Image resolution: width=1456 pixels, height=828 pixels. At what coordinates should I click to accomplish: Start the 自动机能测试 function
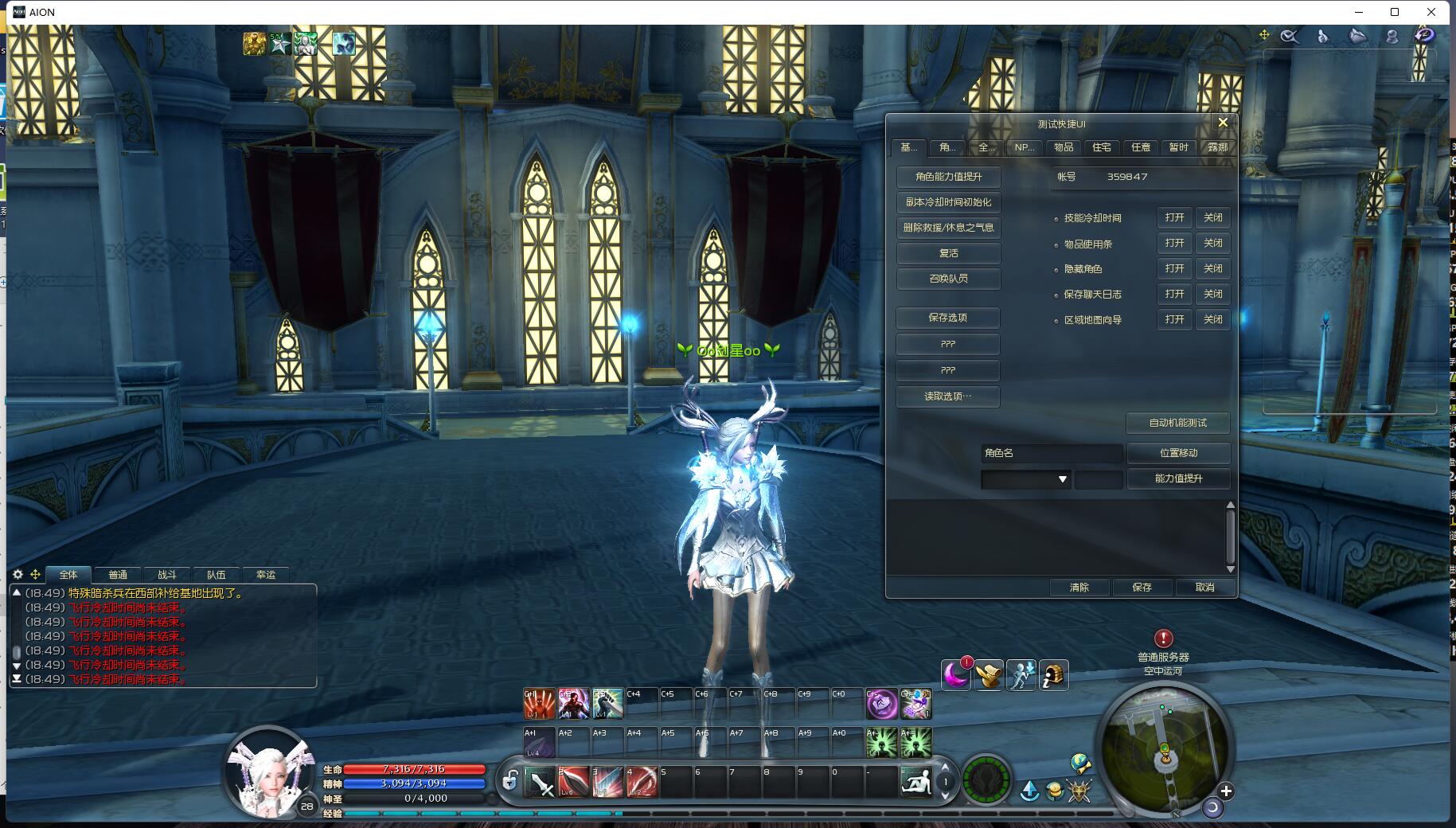pyautogui.click(x=1177, y=423)
